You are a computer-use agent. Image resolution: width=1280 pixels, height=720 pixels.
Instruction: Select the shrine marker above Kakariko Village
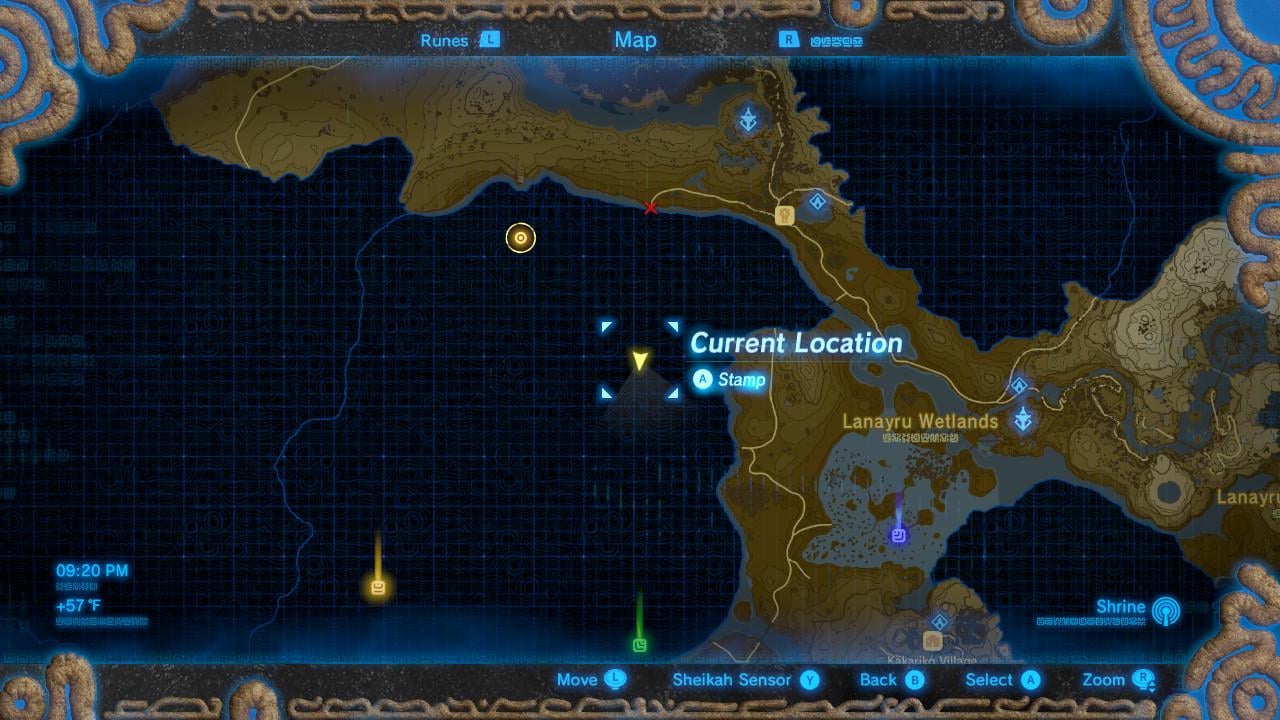939,621
